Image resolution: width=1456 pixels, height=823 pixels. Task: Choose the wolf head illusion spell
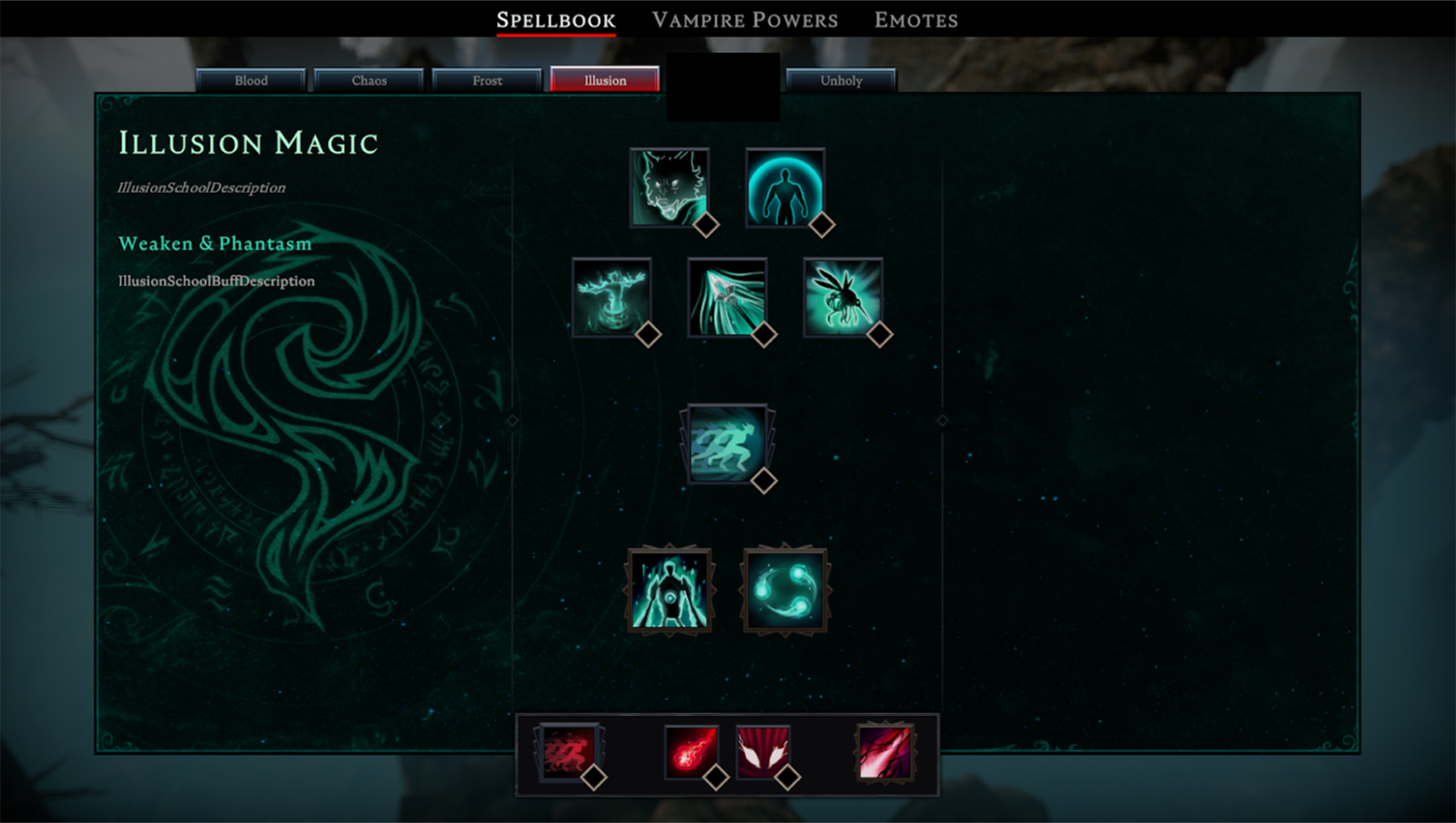670,188
